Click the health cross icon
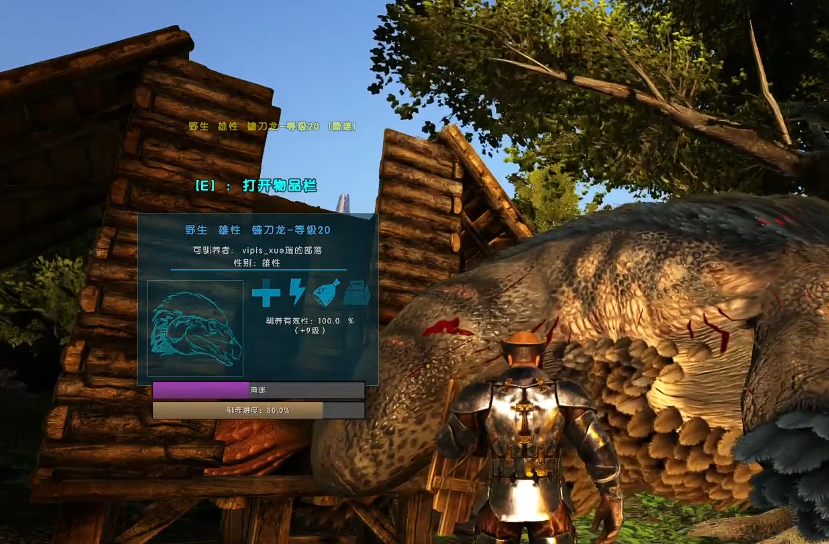The image size is (829, 544). click(x=265, y=294)
